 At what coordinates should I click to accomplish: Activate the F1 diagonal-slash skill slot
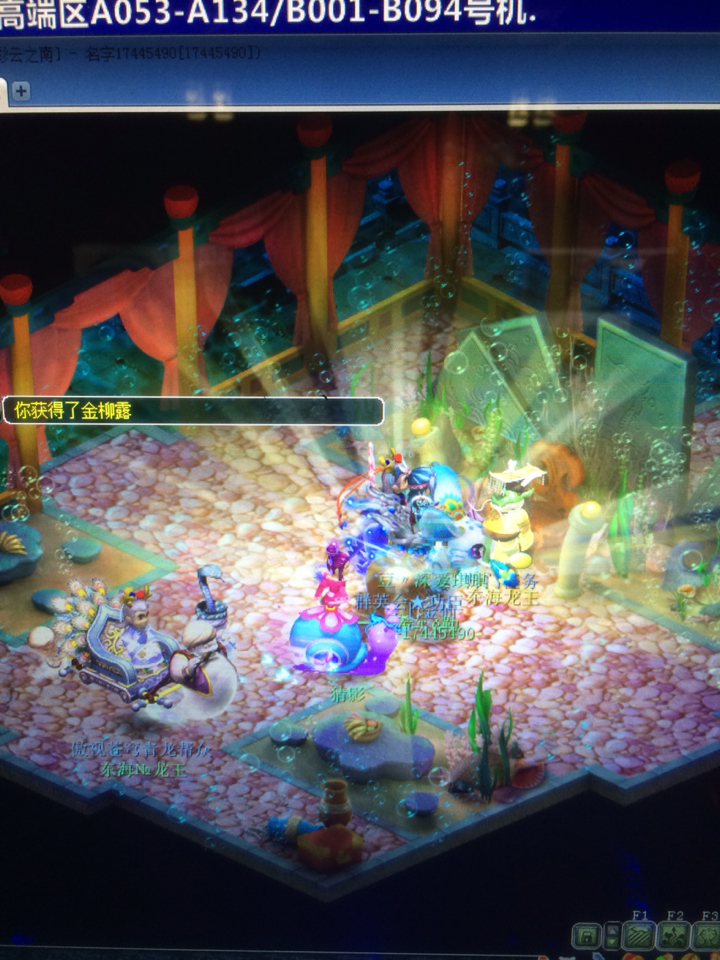638,936
